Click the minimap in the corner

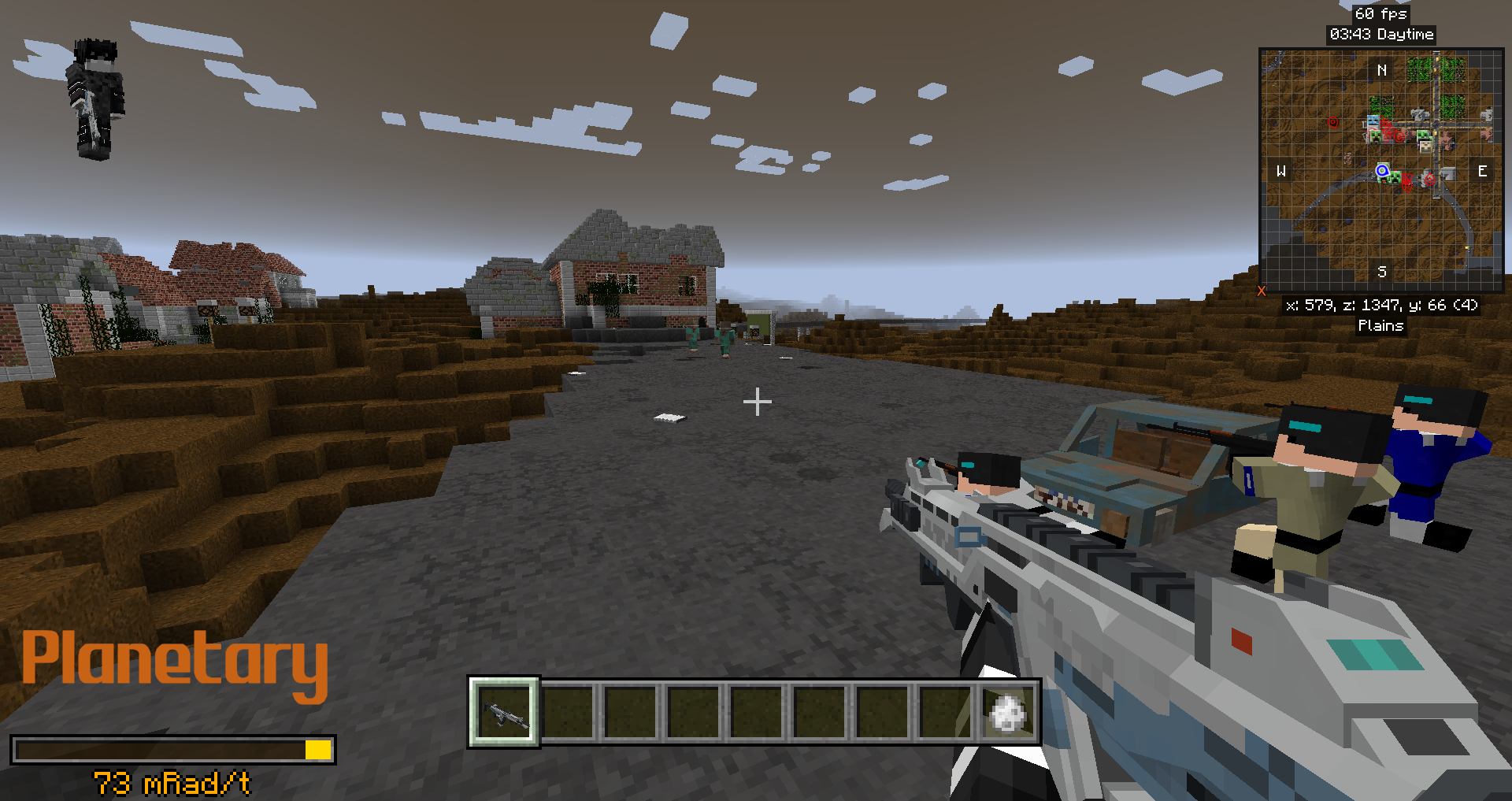pyautogui.click(x=1381, y=171)
